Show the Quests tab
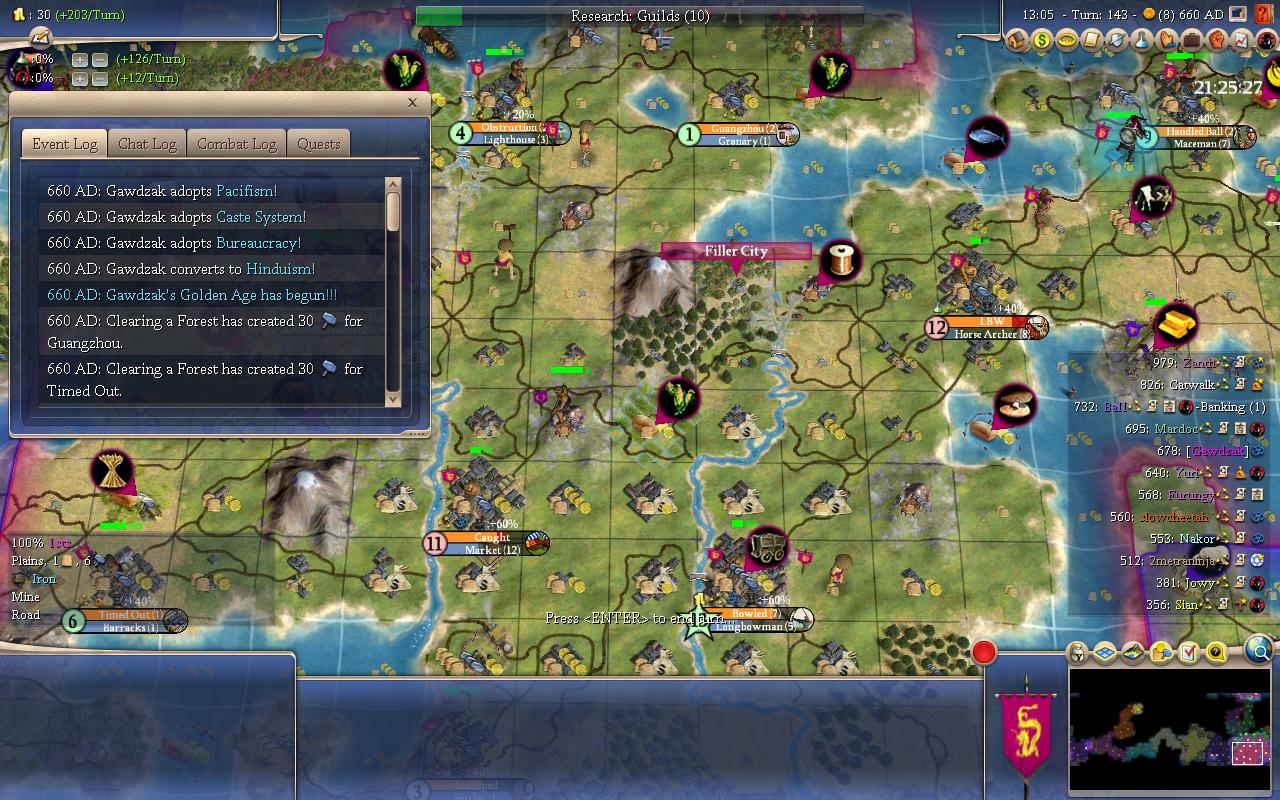 pyautogui.click(x=319, y=144)
